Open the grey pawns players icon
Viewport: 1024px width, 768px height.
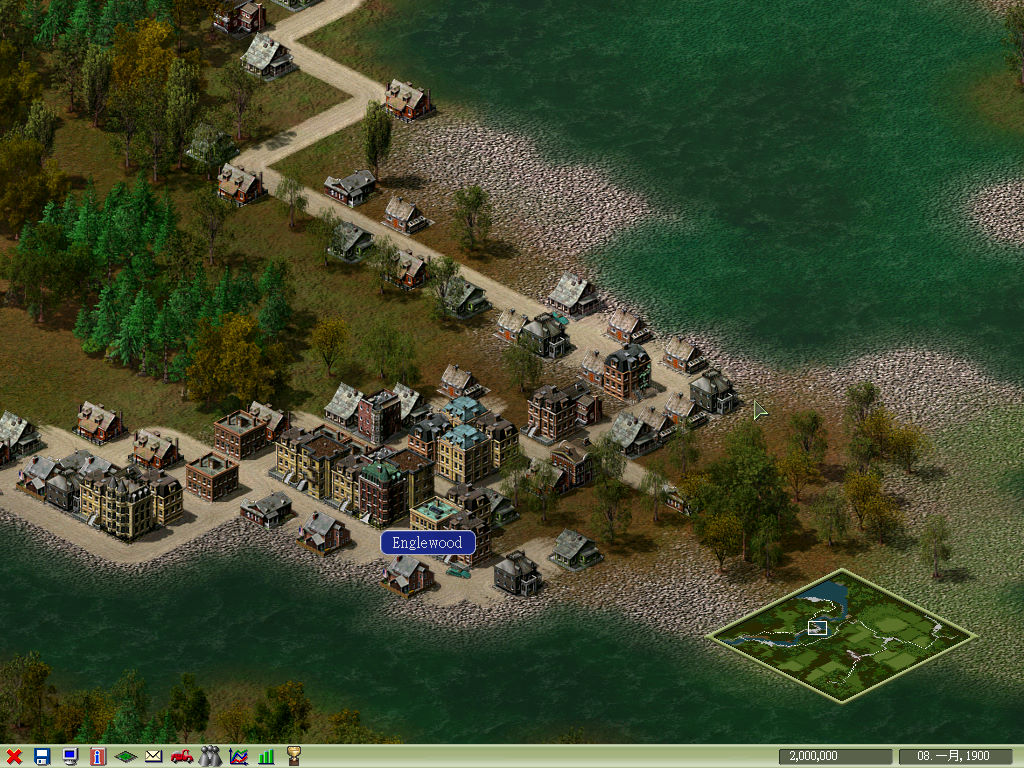(210, 756)
